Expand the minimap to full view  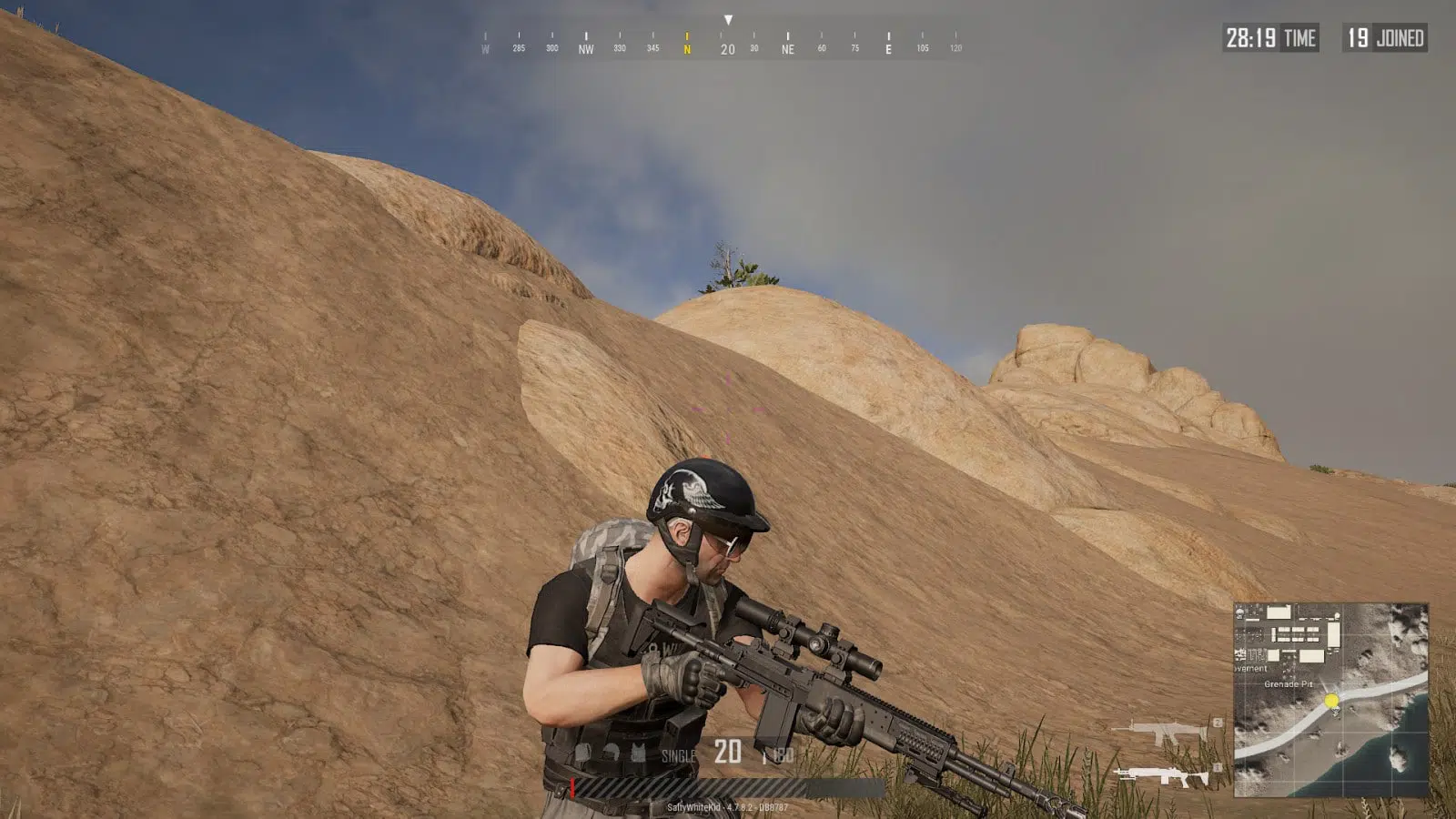click(x=1338, y=705)
